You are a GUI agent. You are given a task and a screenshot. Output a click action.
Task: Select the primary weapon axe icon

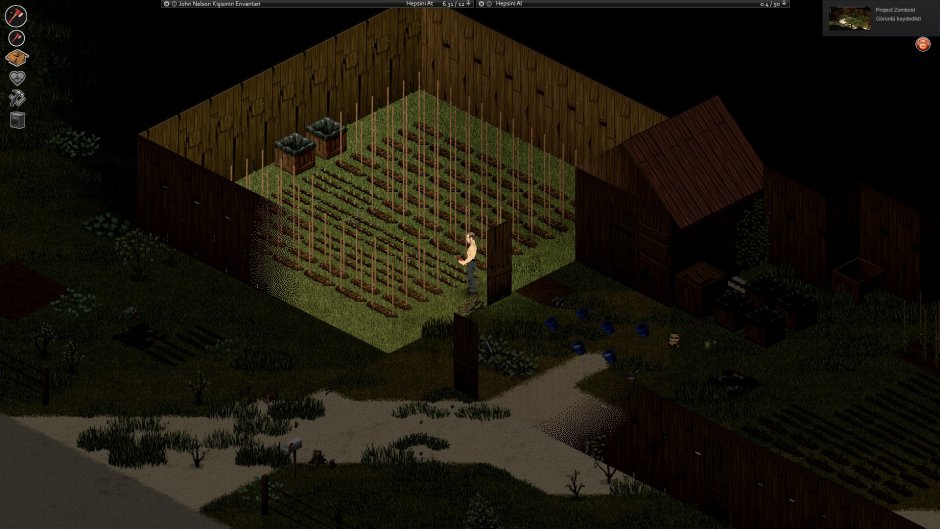pos(16,16)
